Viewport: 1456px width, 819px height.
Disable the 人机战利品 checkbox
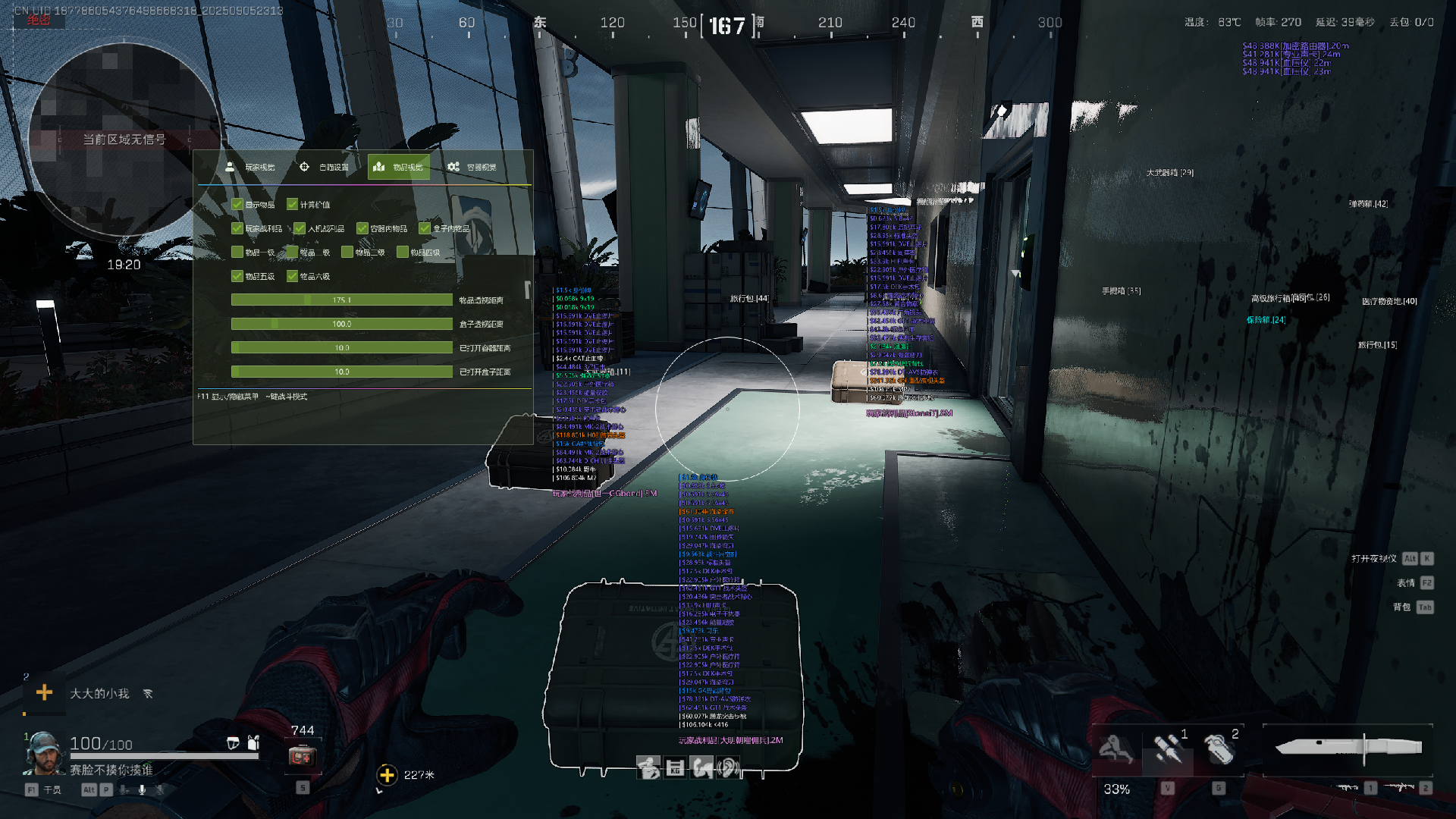click(300, 228)
